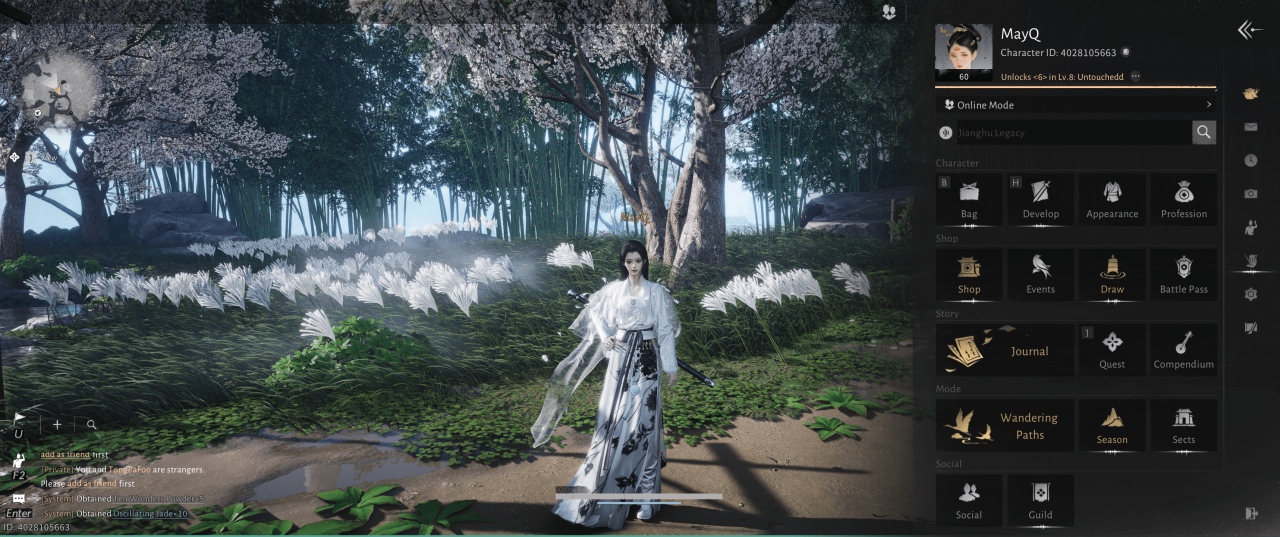Expand the Online Mode selector
Screen dimensions: 1280x537
pyautogui.click(x=1076, y=105)
